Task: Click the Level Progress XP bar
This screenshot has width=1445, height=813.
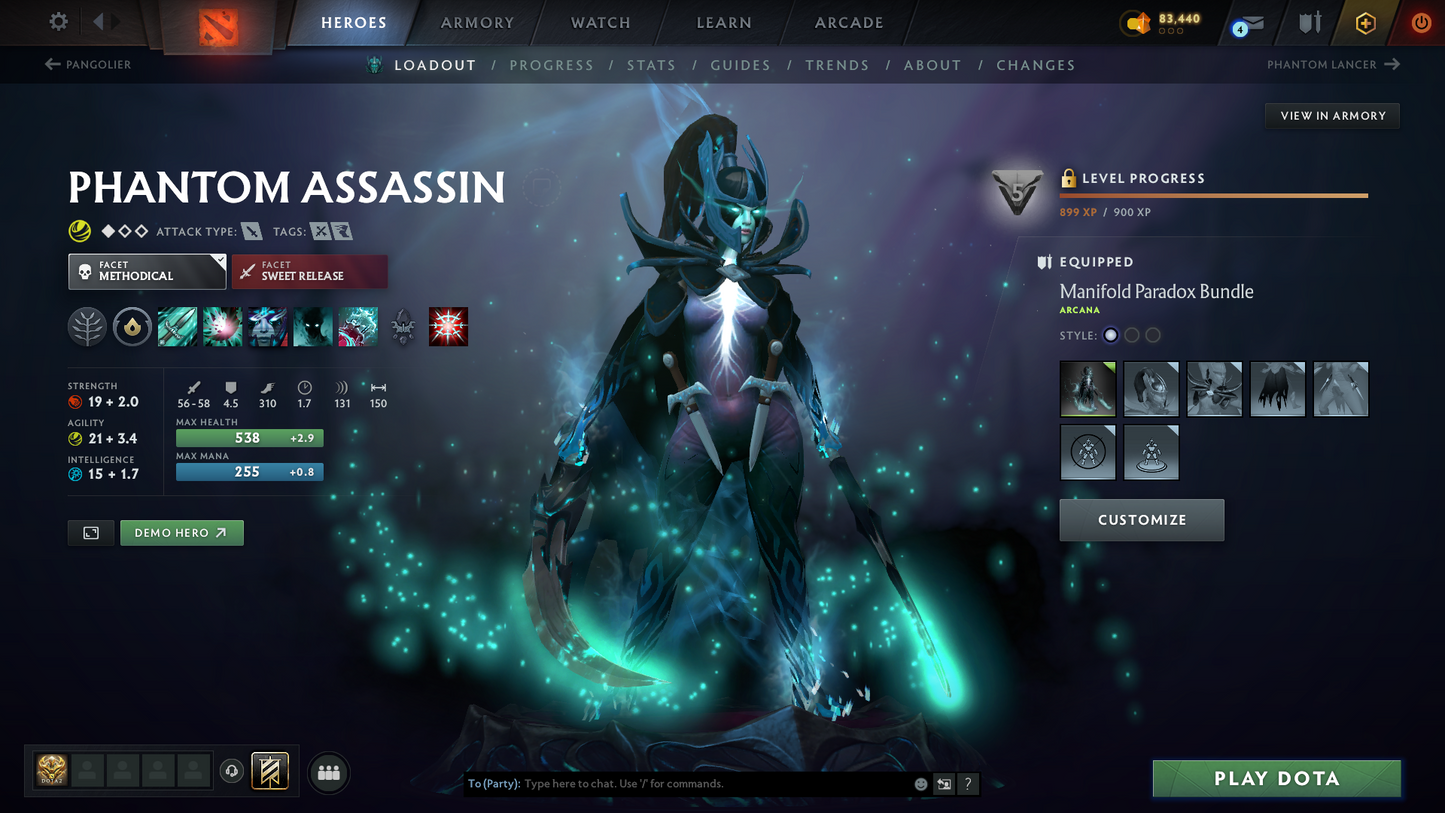Action: 1213,196
